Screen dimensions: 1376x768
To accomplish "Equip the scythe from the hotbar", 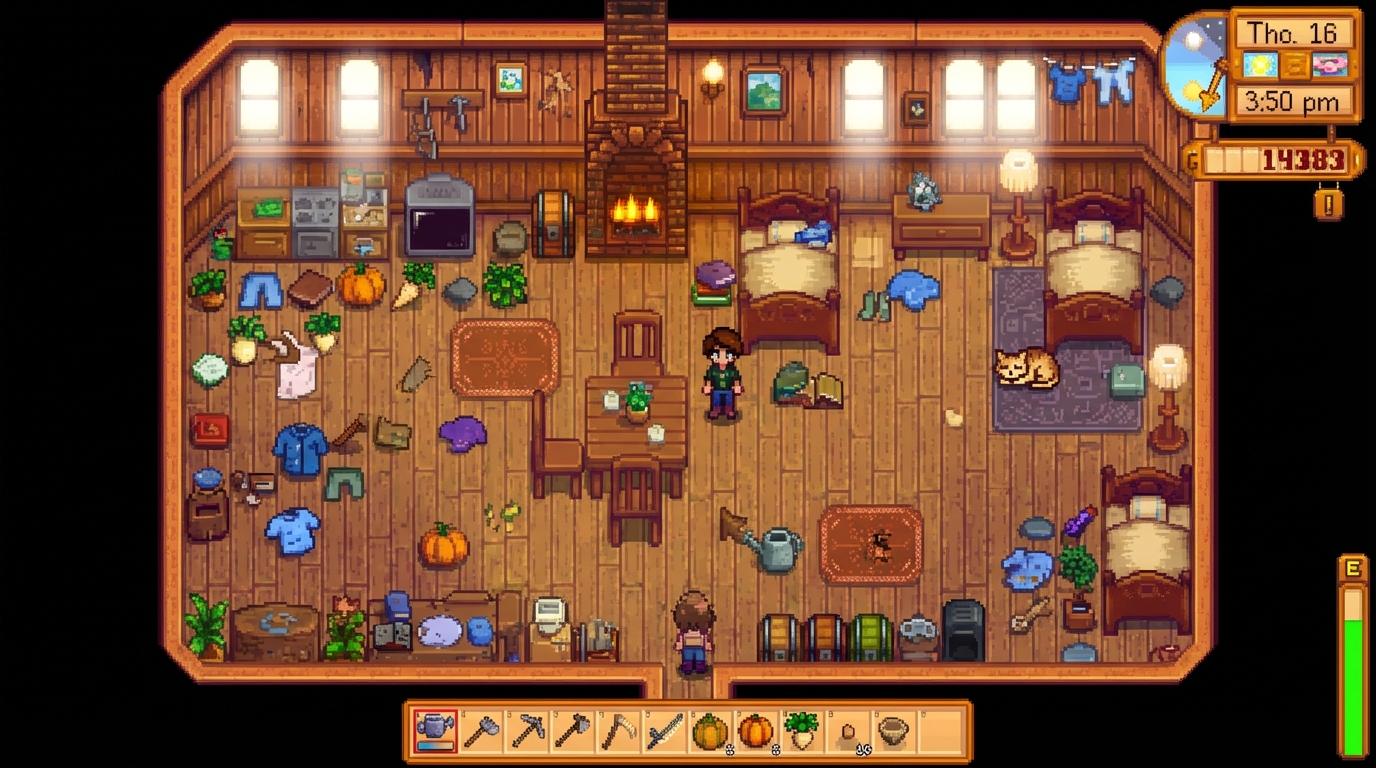I will coord(619,732).
